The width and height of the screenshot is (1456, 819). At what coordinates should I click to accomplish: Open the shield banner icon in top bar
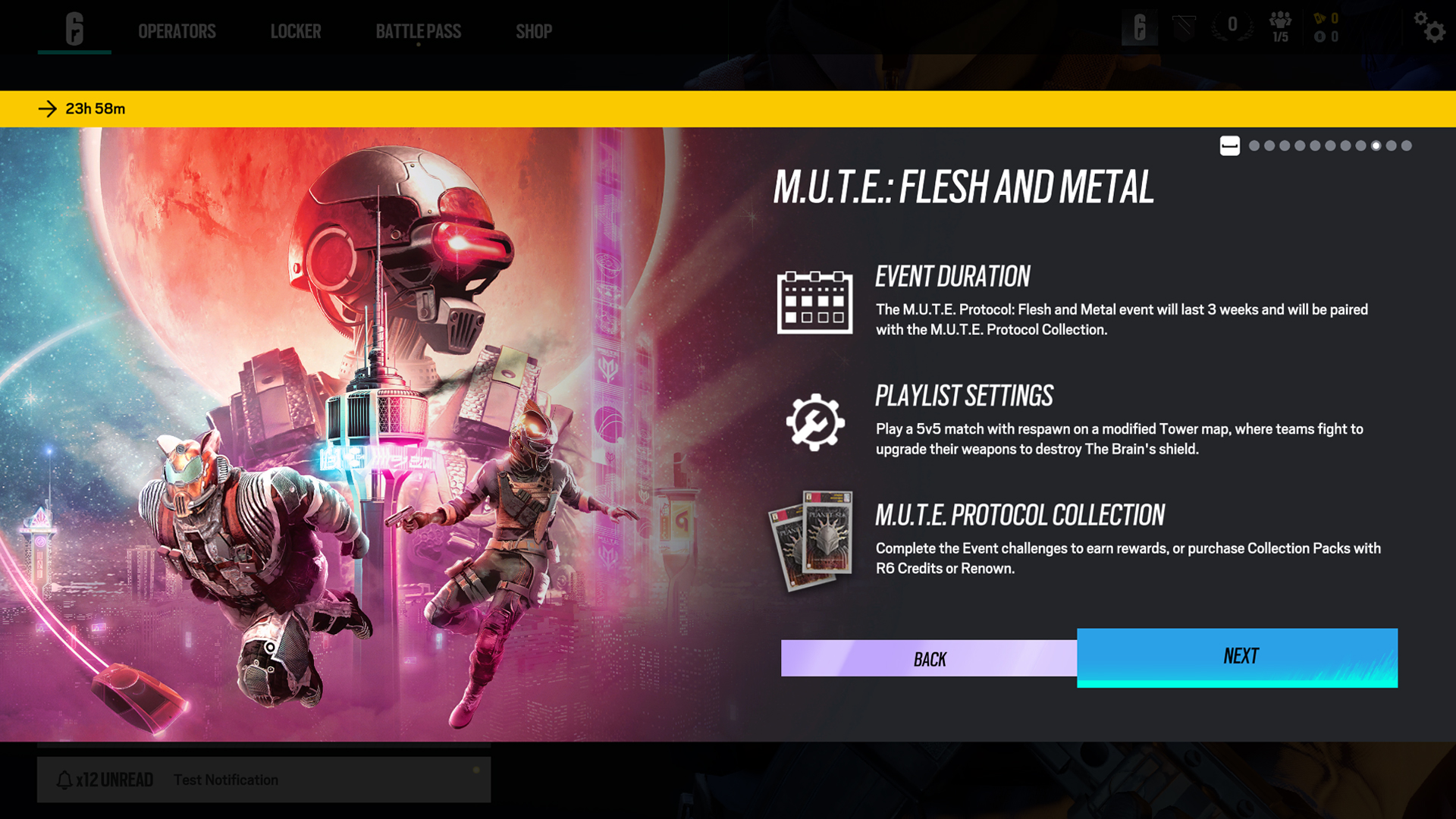(1184, 27)
